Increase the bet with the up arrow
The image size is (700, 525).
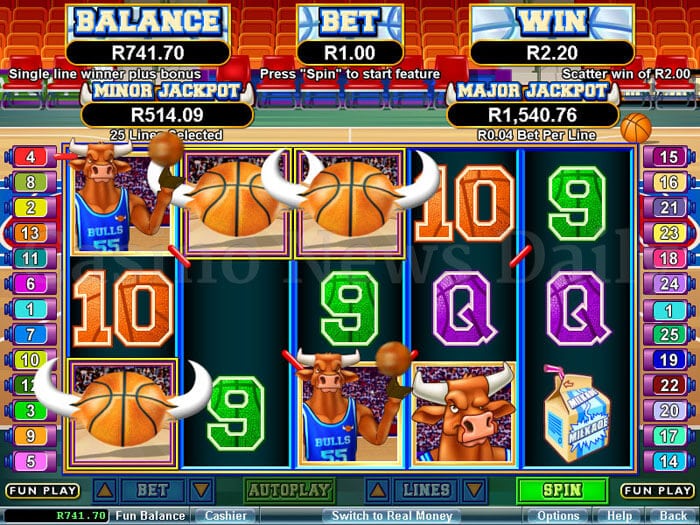pyautogui.click(x=103, y=490)
